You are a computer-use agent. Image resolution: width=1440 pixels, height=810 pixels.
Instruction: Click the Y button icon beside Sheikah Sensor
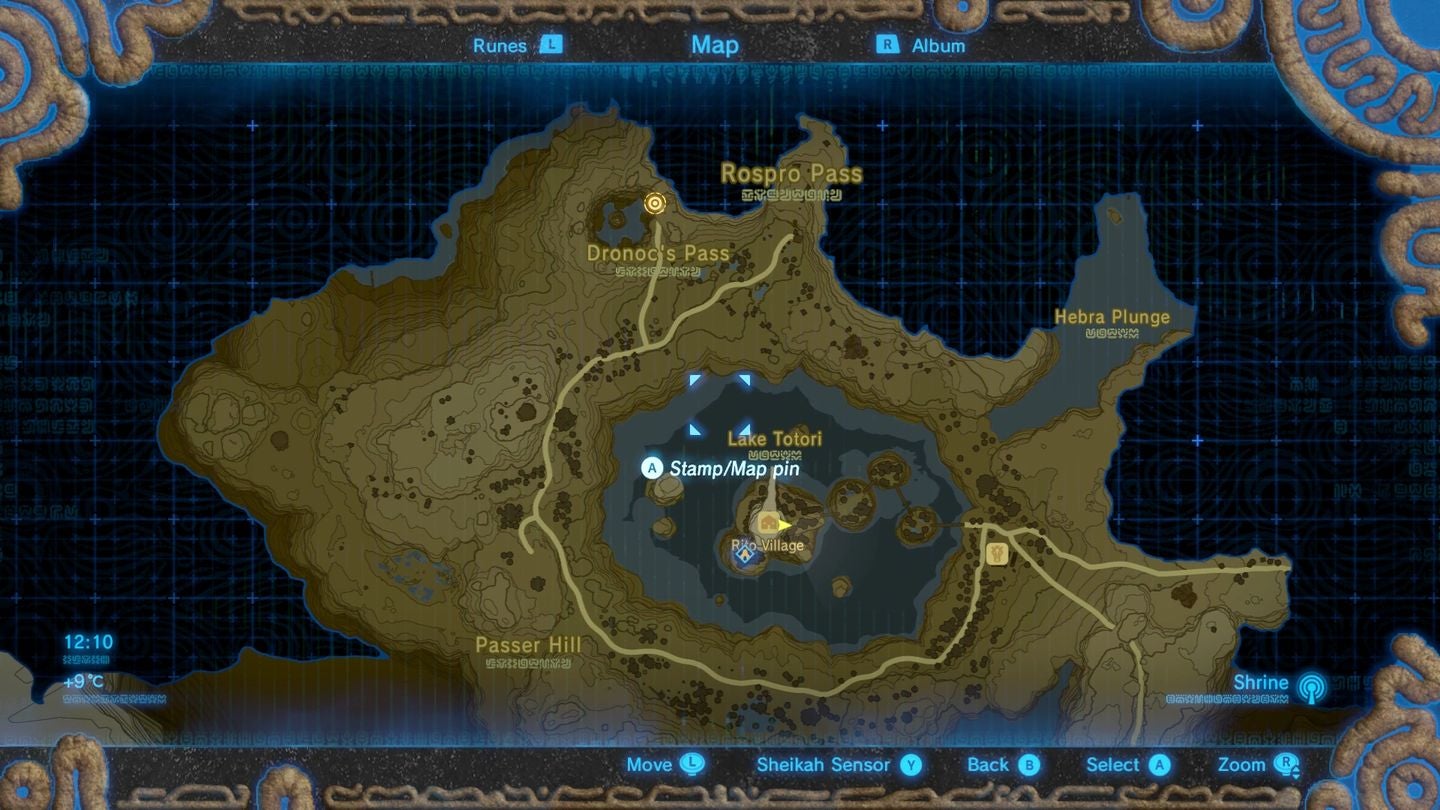tap(908, 765)
